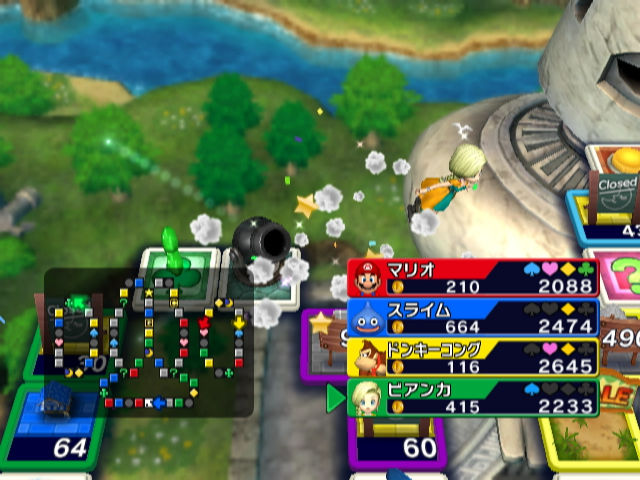Select Donkey Kong's yellow player status row
The width and height of the screenshot is (640, 480).
[473, 357]
